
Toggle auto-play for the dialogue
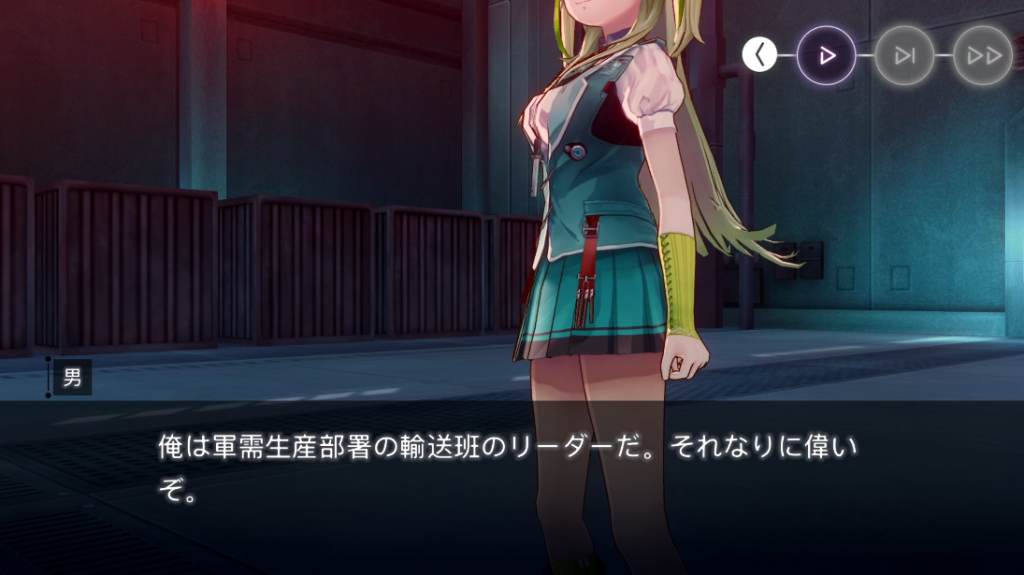point(826,56)
